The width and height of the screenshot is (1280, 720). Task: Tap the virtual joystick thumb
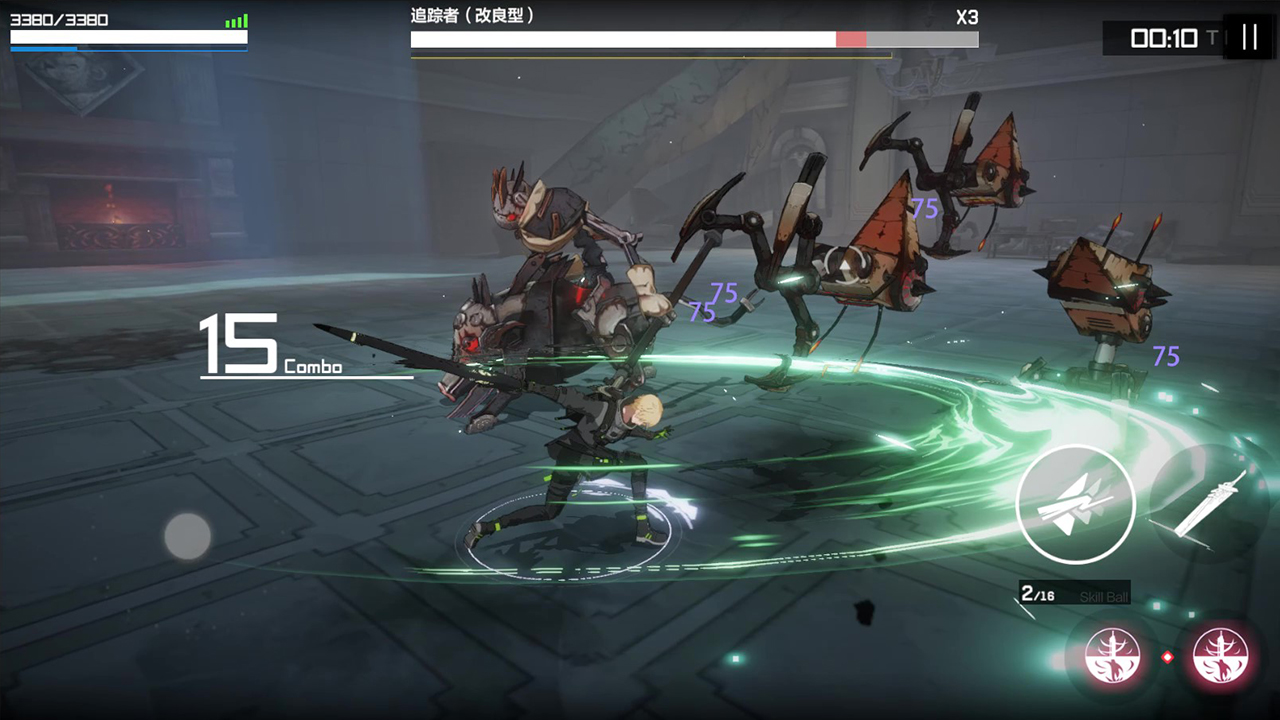pyautogui.click(x=188, y=536)
